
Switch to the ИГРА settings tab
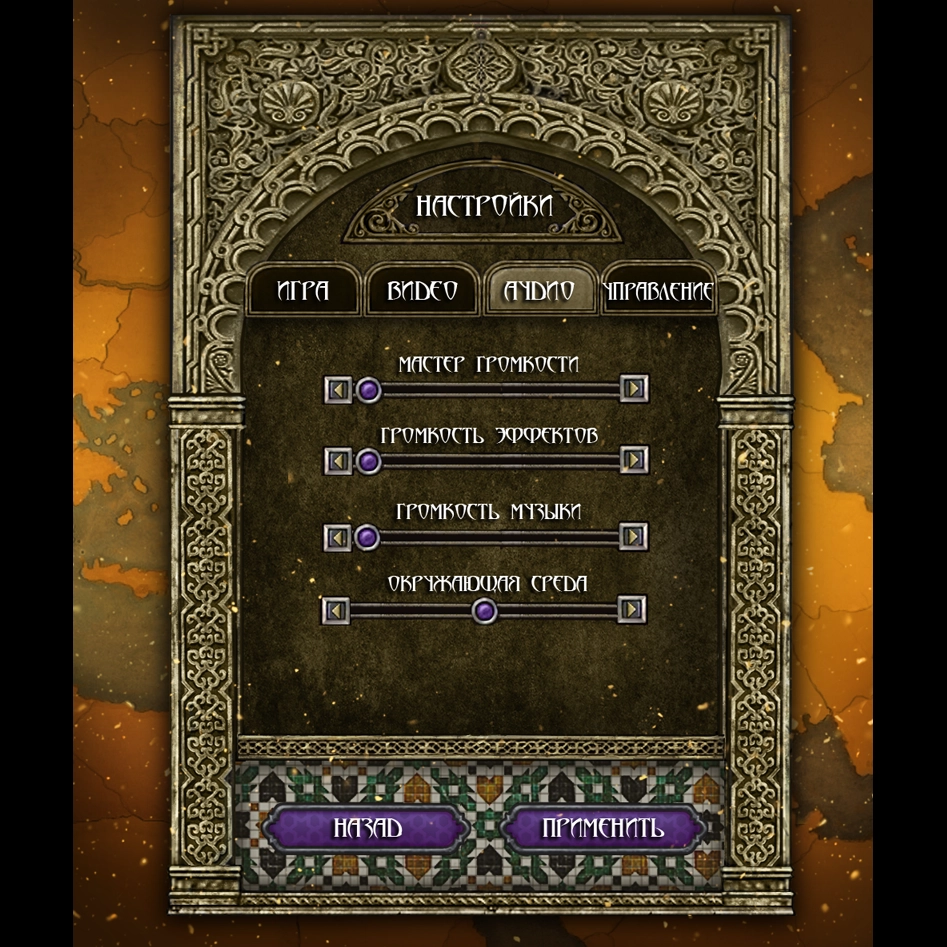click(303, 291)
